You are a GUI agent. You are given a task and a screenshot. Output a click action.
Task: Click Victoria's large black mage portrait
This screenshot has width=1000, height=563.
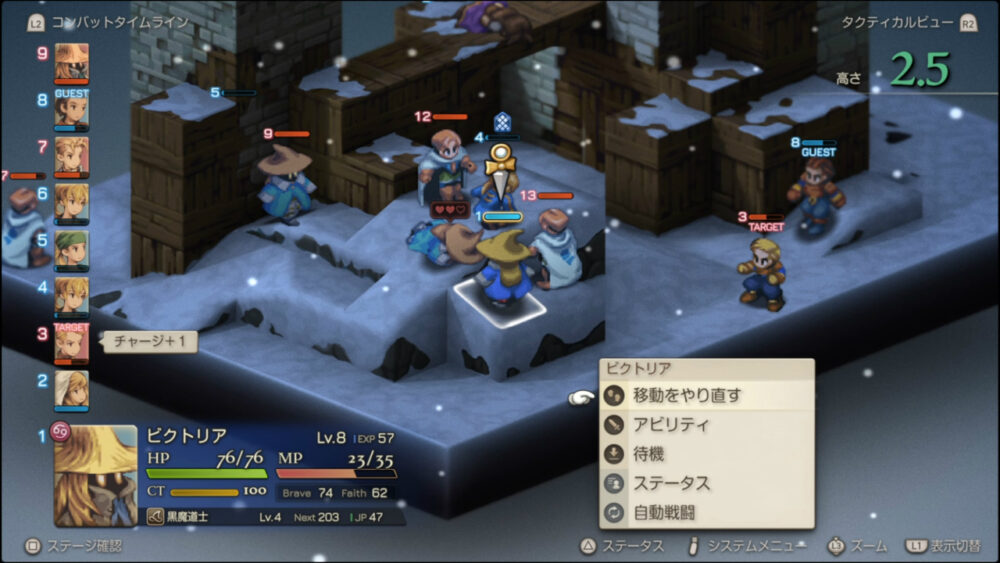(x=95, y=475)
